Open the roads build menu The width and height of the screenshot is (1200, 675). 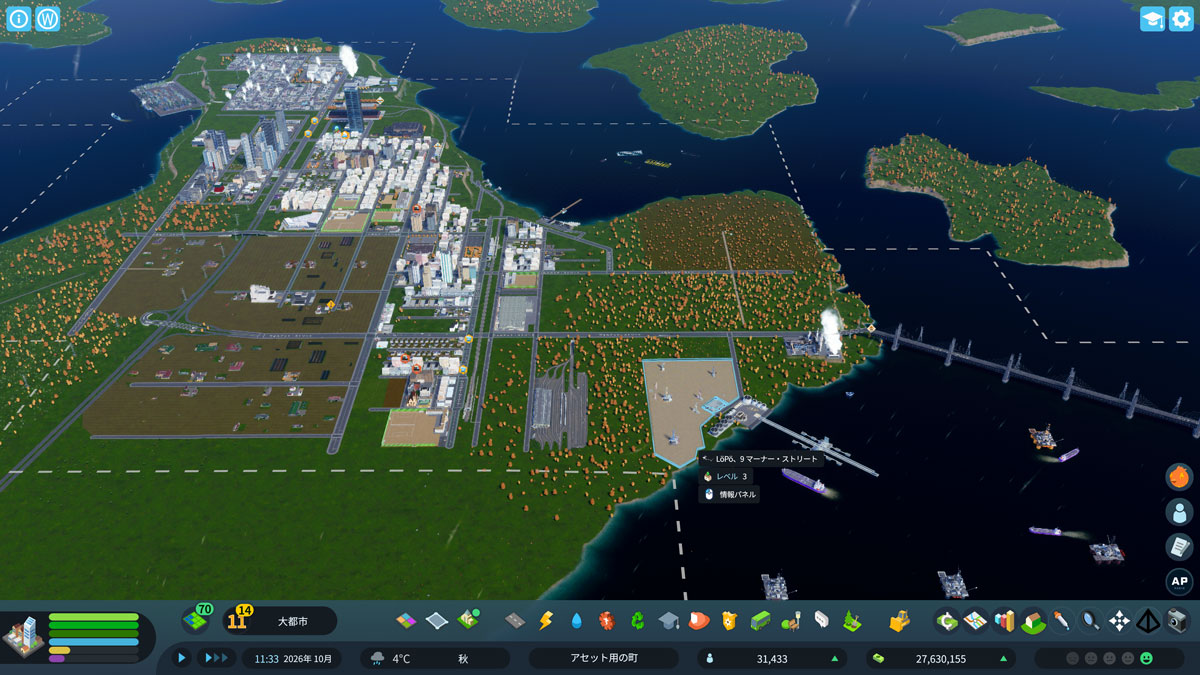tap(515, 621)
